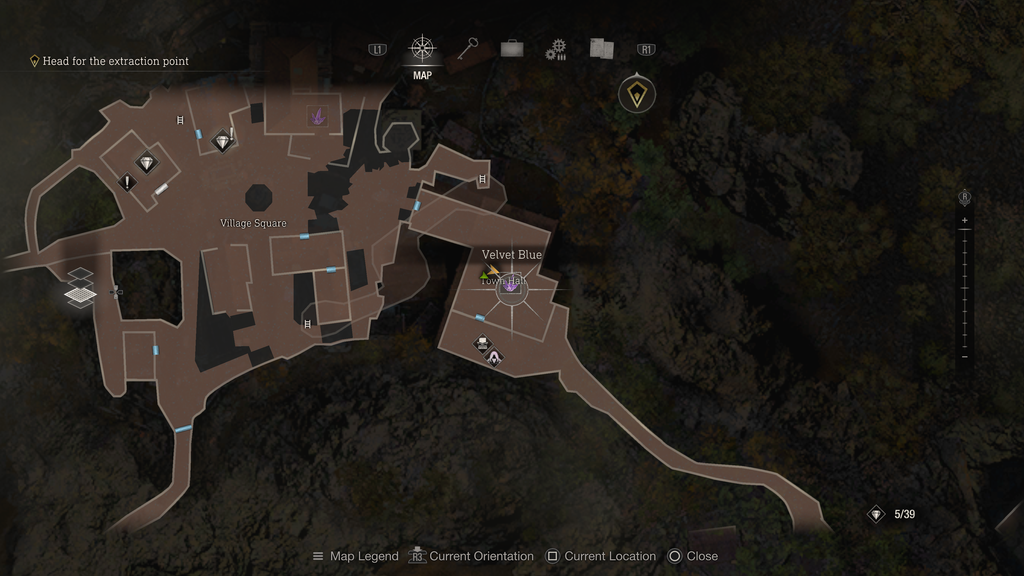Open the Map Legend
The width and height of the screenshot is (1024, 576).
[355, 556]
